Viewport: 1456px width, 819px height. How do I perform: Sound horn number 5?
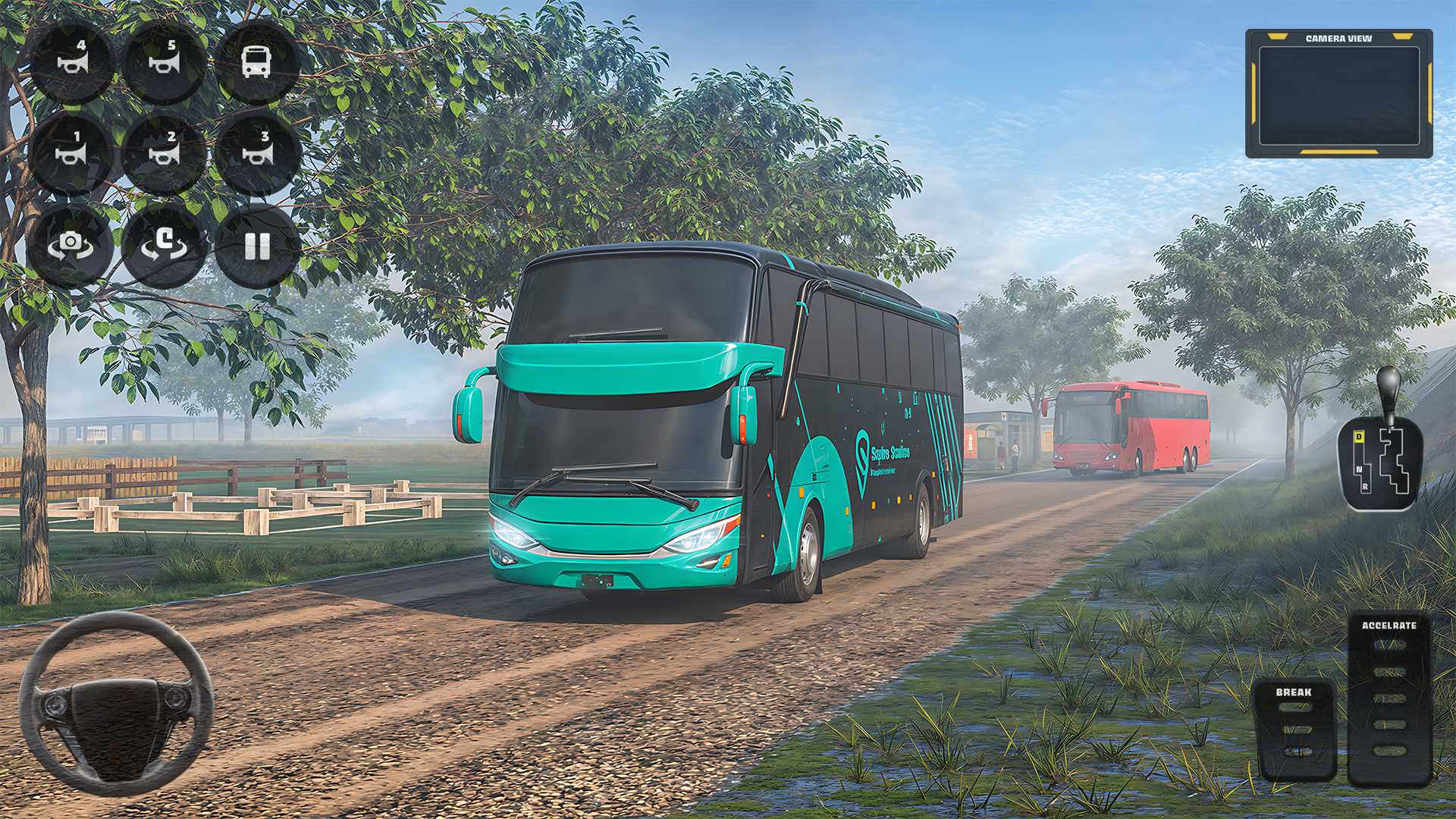pos(165,61)
